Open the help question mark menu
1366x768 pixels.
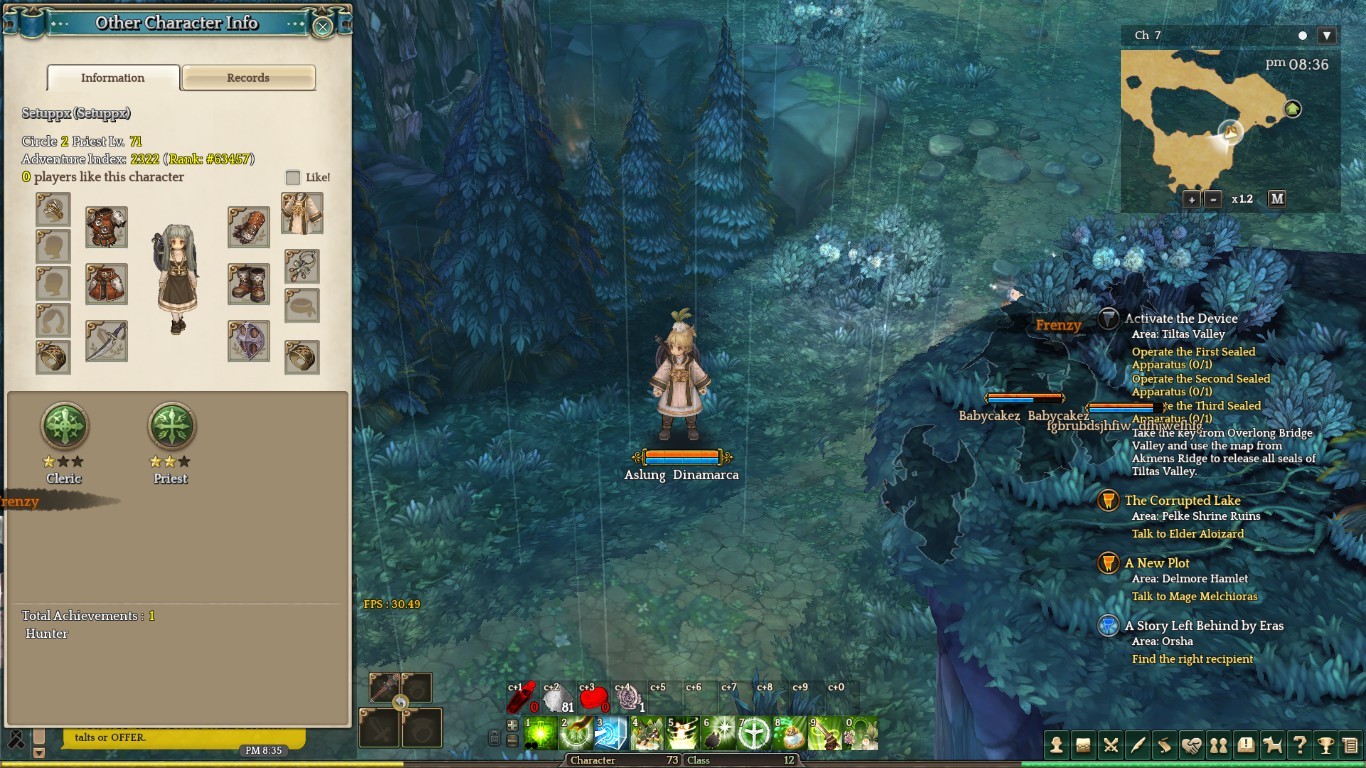(1299, 745)
